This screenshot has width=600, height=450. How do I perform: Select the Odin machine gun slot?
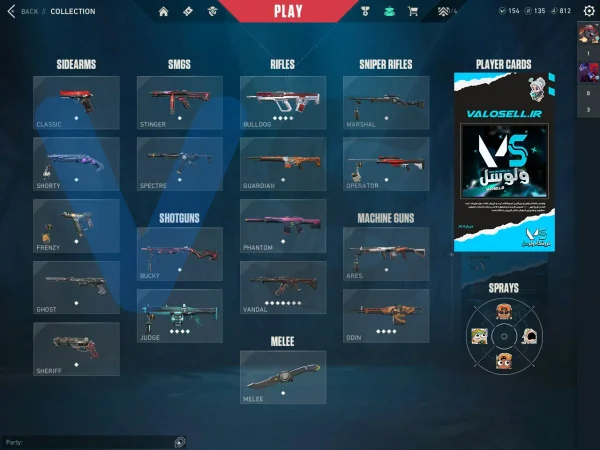[x=386, y=315]
